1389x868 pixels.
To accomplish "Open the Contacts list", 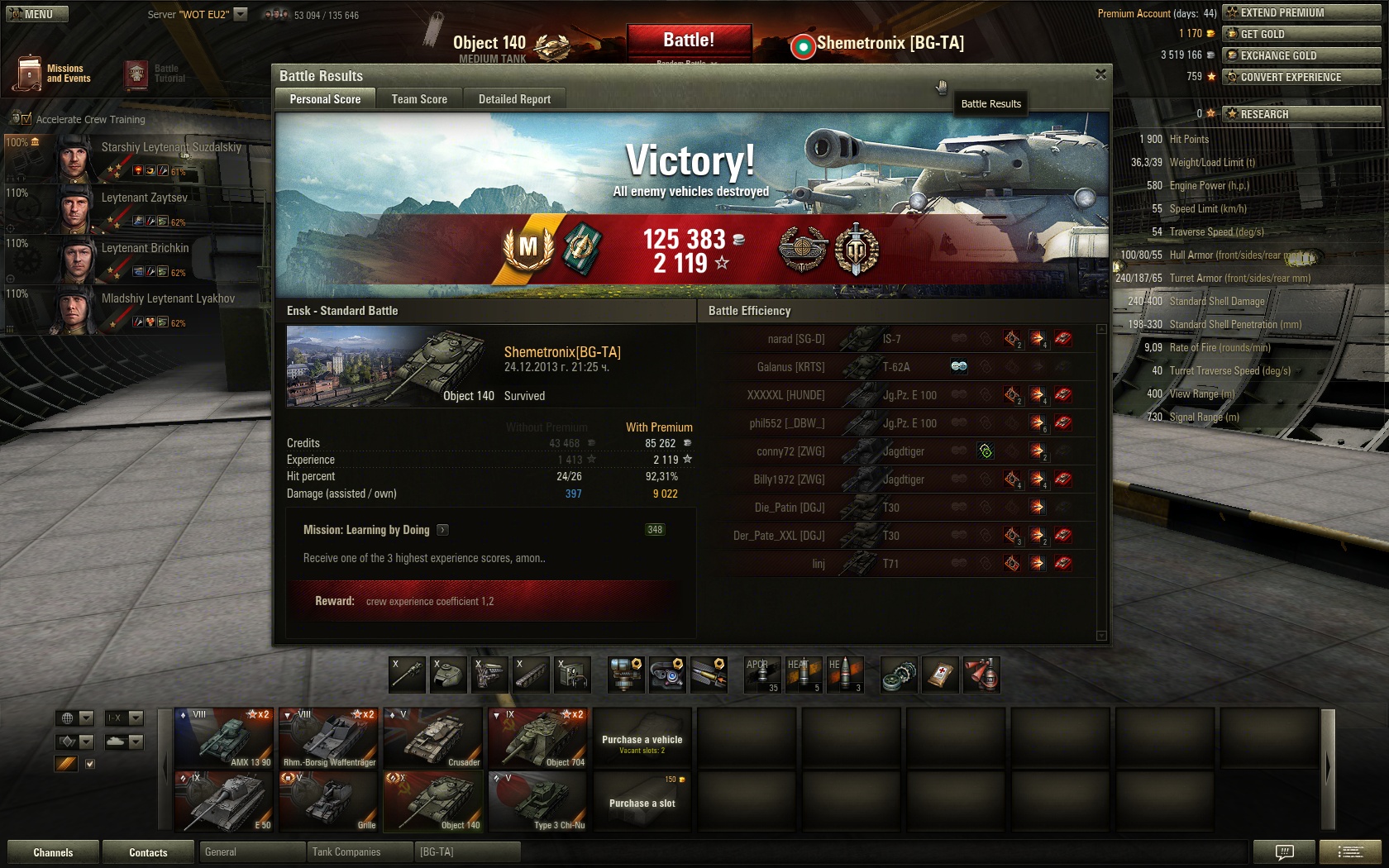I will pyautogui.click(x=148, y=852).
